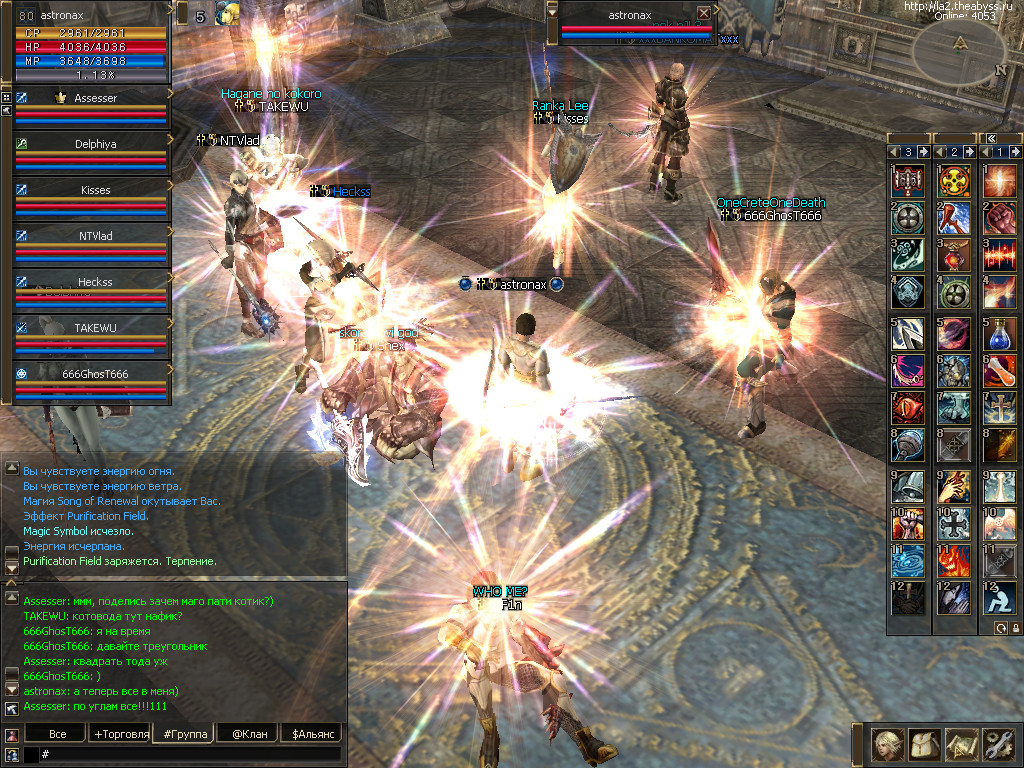Open the @Клан chat tab

[247, 734]
